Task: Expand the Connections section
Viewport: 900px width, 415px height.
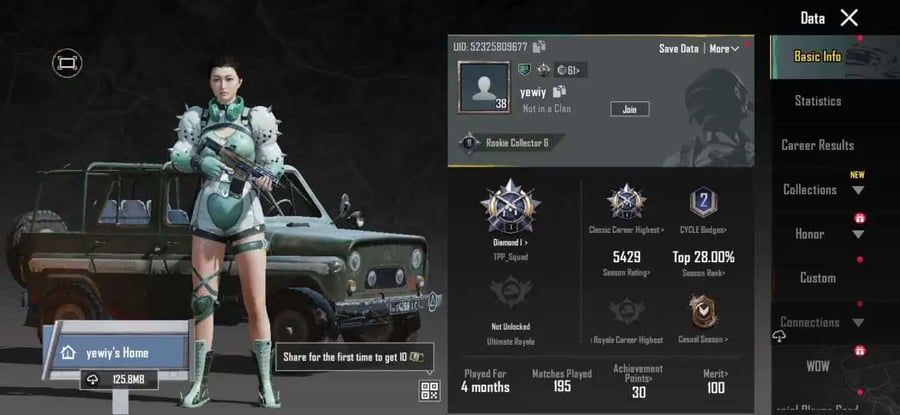Action: [822, 322]
